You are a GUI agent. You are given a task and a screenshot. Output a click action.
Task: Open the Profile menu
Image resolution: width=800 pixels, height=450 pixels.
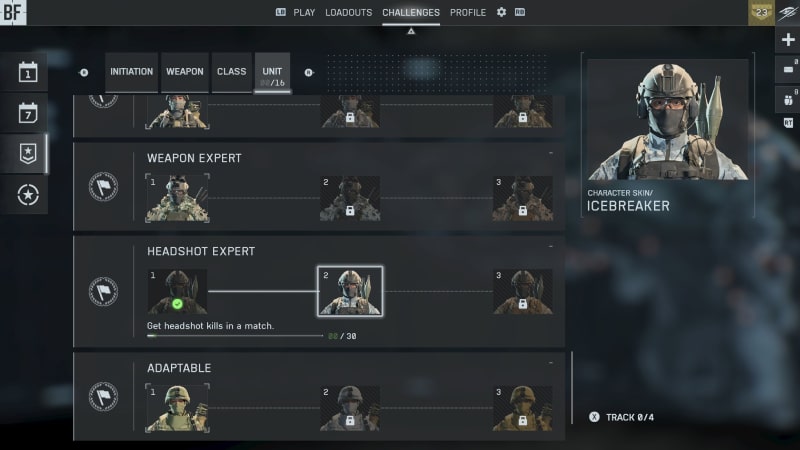click(468, 13)
